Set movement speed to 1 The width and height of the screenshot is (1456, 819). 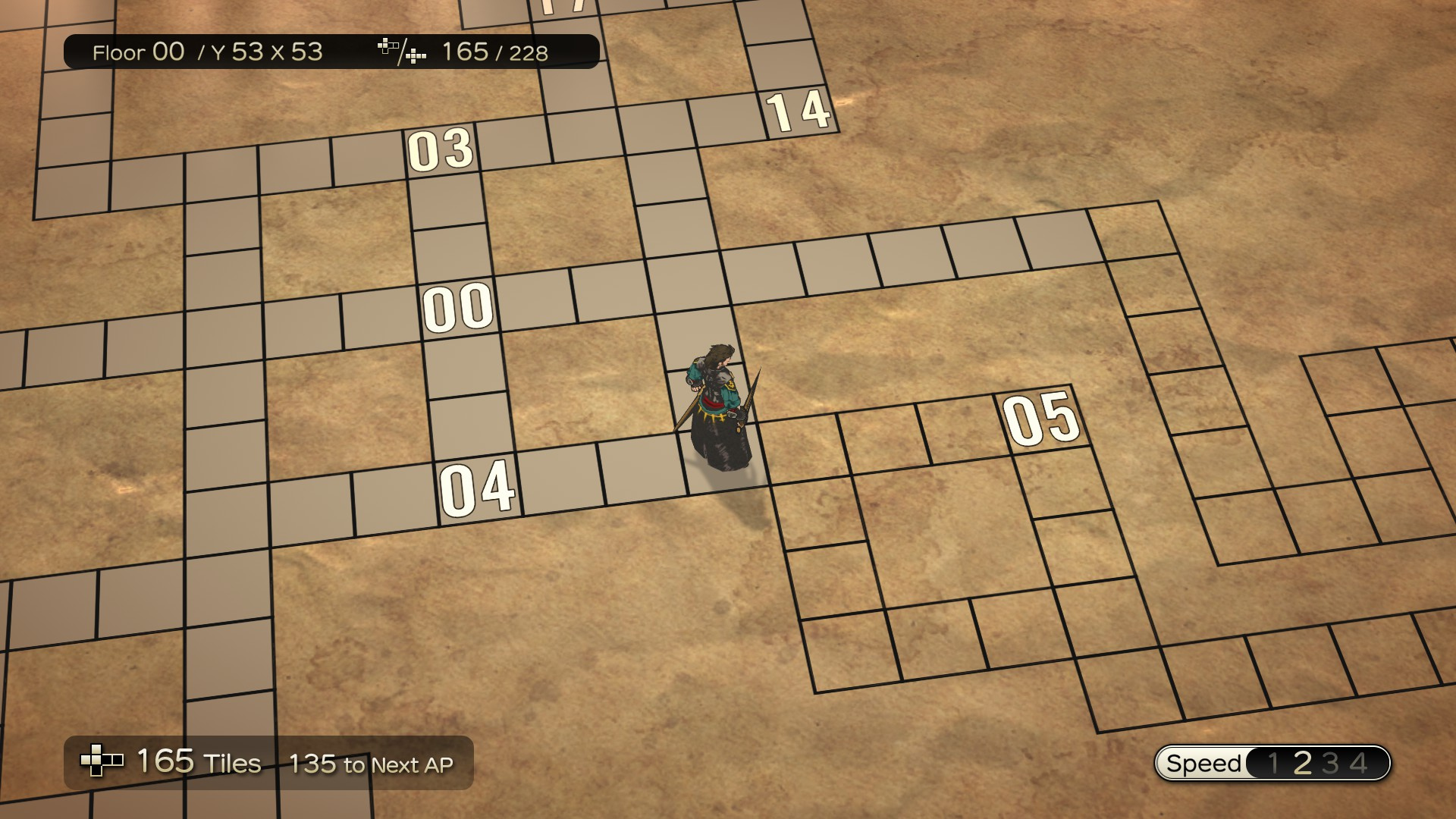1273,763
